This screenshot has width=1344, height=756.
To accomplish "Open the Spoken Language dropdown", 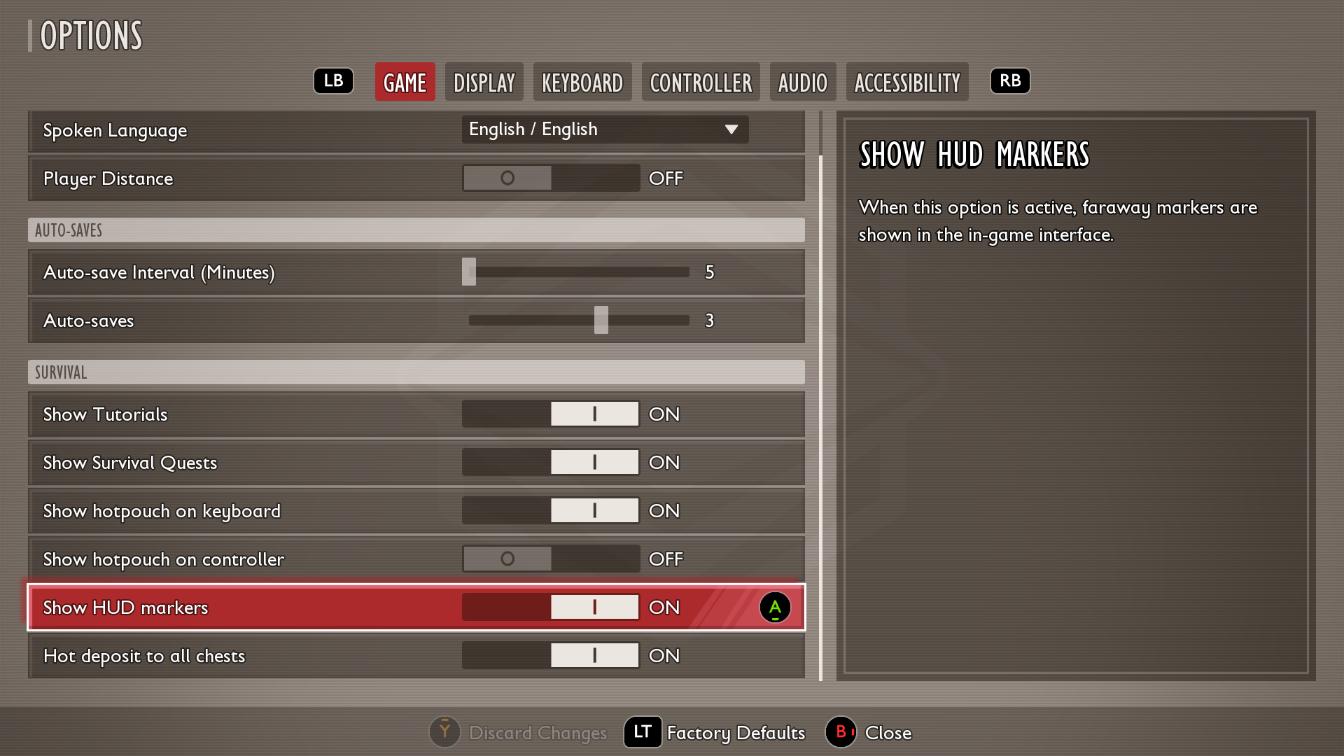I will coord(604,129).
